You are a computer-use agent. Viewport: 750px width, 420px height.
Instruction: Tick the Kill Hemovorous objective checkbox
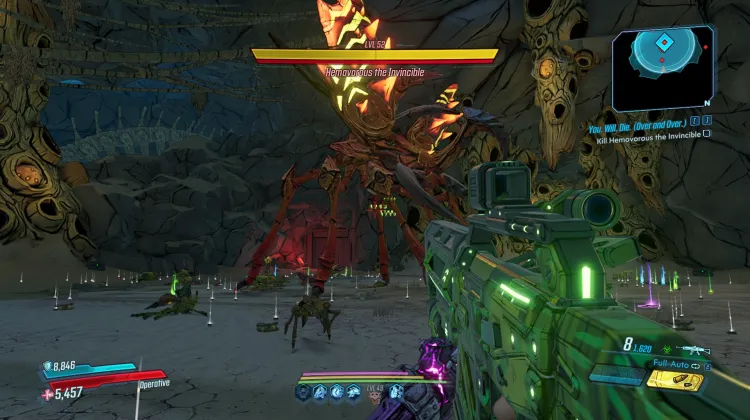coord(707,132)
